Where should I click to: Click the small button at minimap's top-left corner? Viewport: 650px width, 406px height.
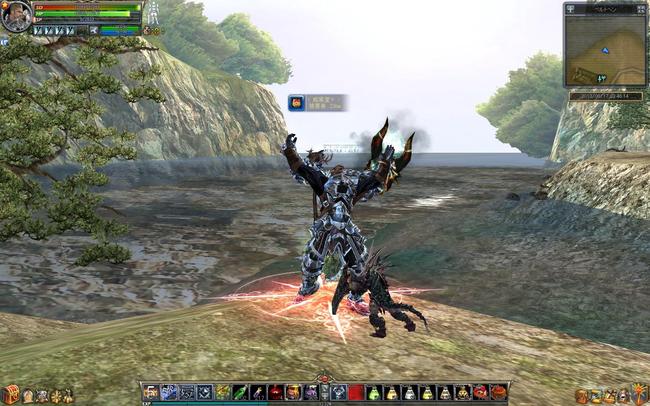(x=570, y=8)
